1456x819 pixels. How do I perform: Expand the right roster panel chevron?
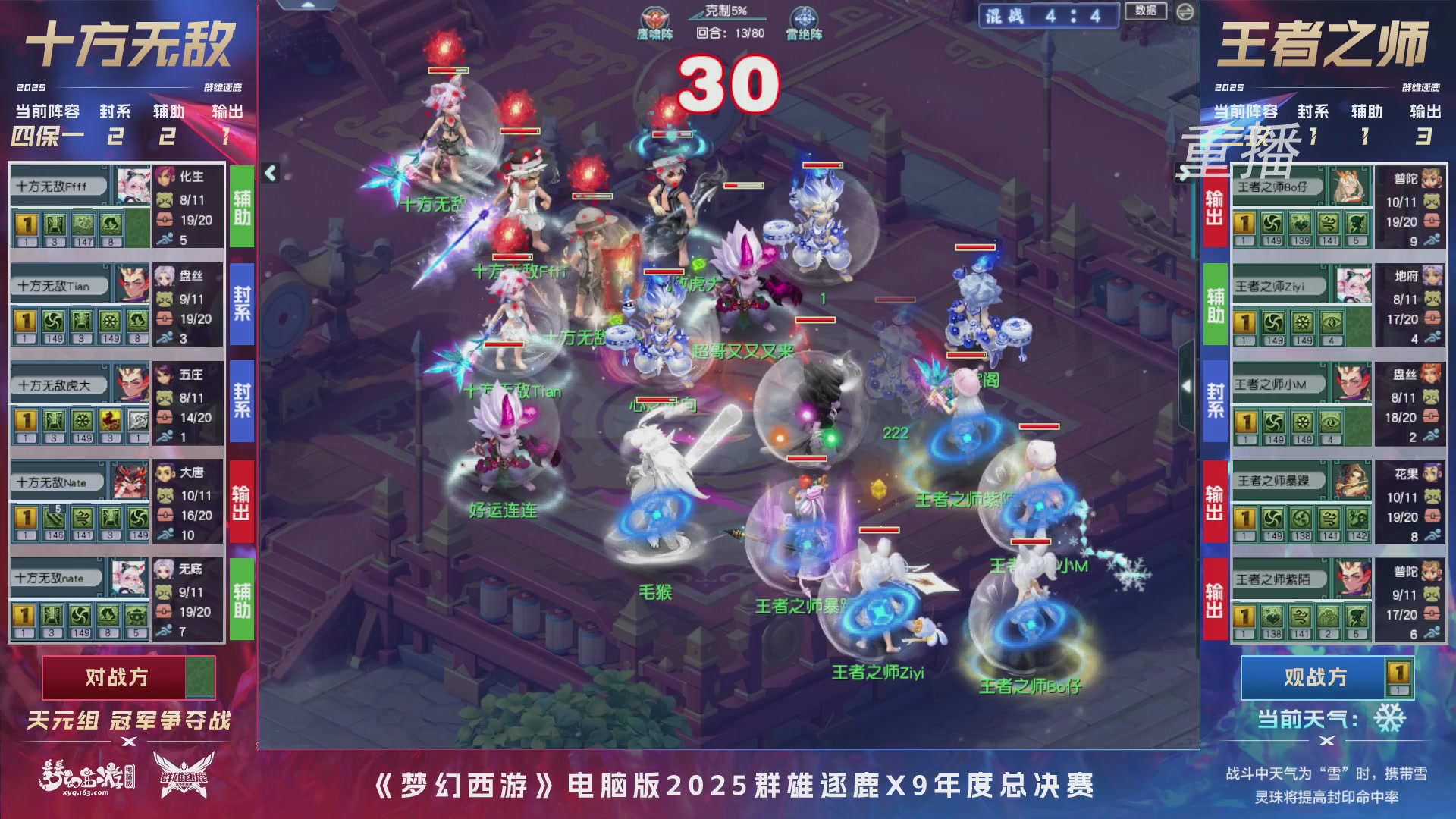coord(1188,387)
